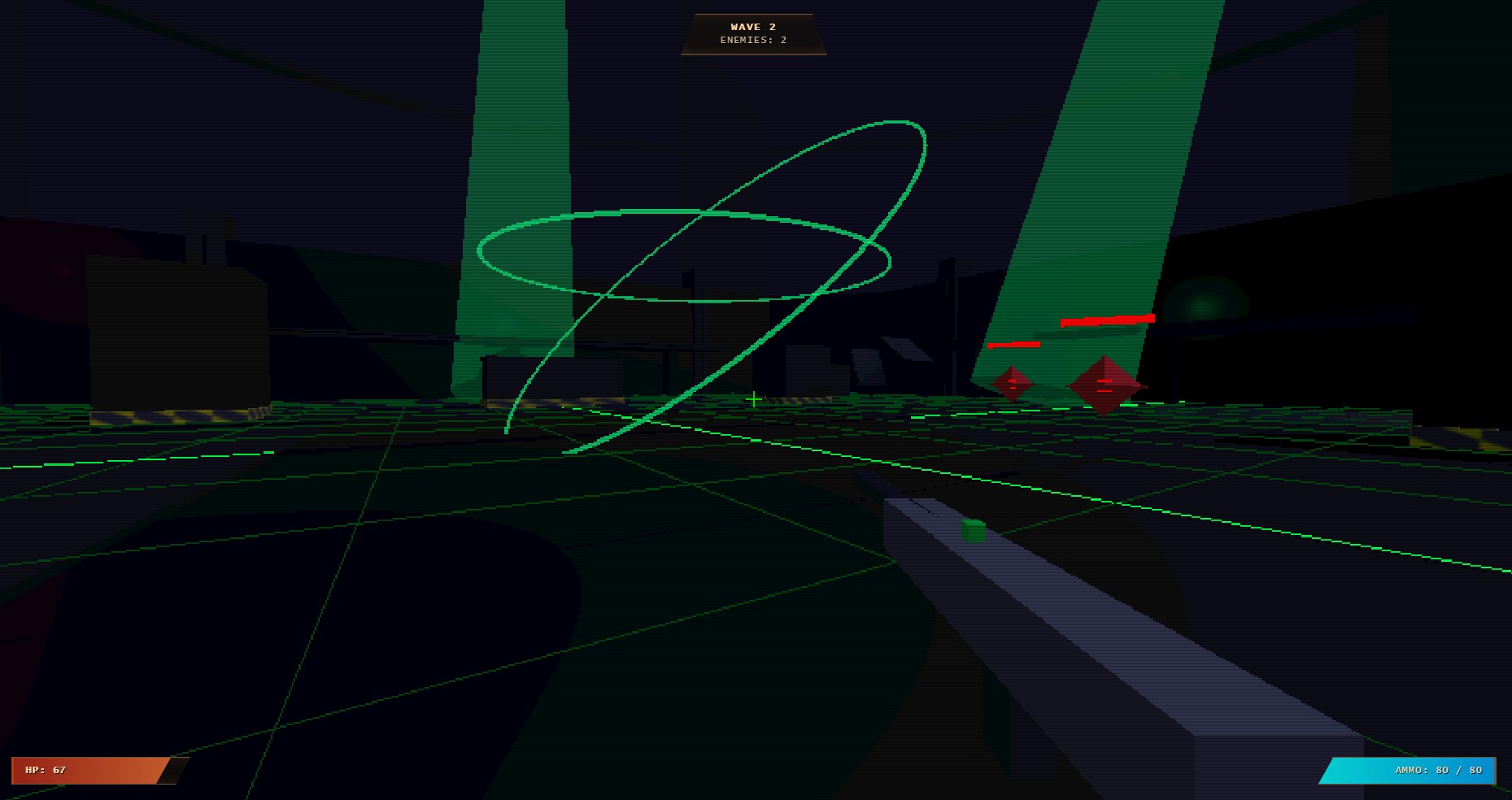
Task: Click the crosshair at screen center
Action: click(x=753, y=399)
